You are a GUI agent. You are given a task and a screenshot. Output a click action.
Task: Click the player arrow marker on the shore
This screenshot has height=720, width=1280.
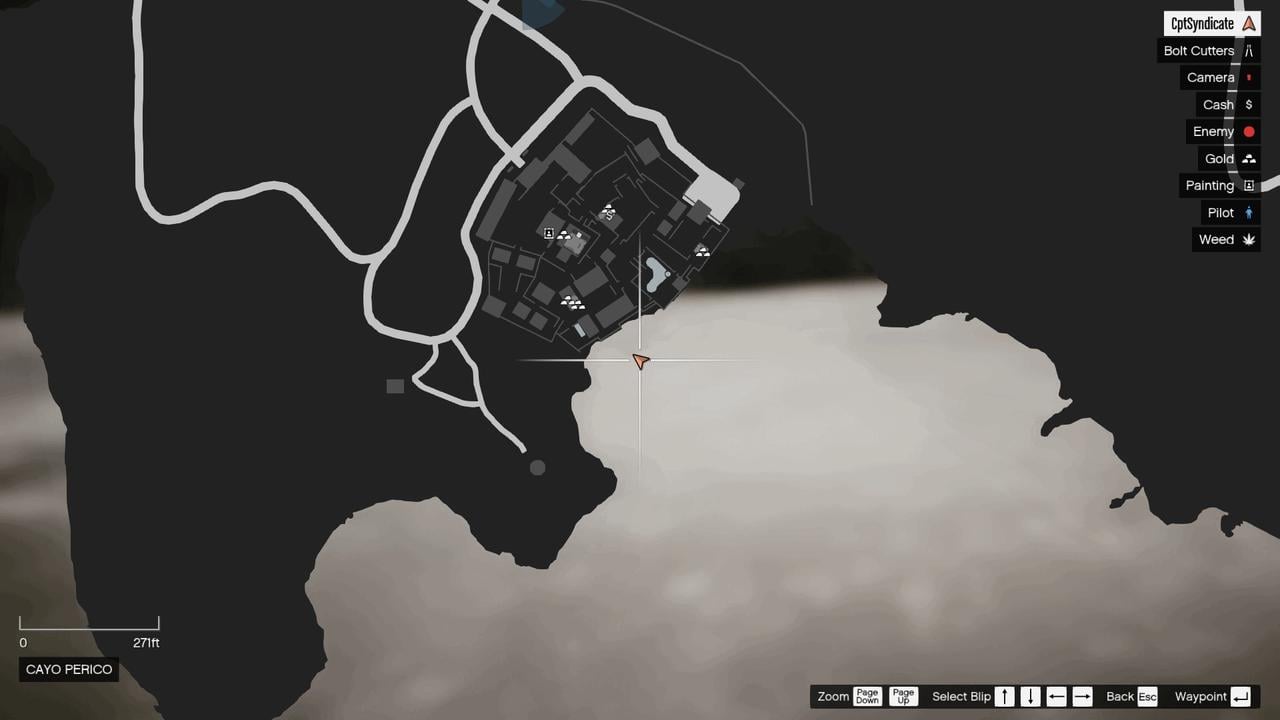coord(640,361)
